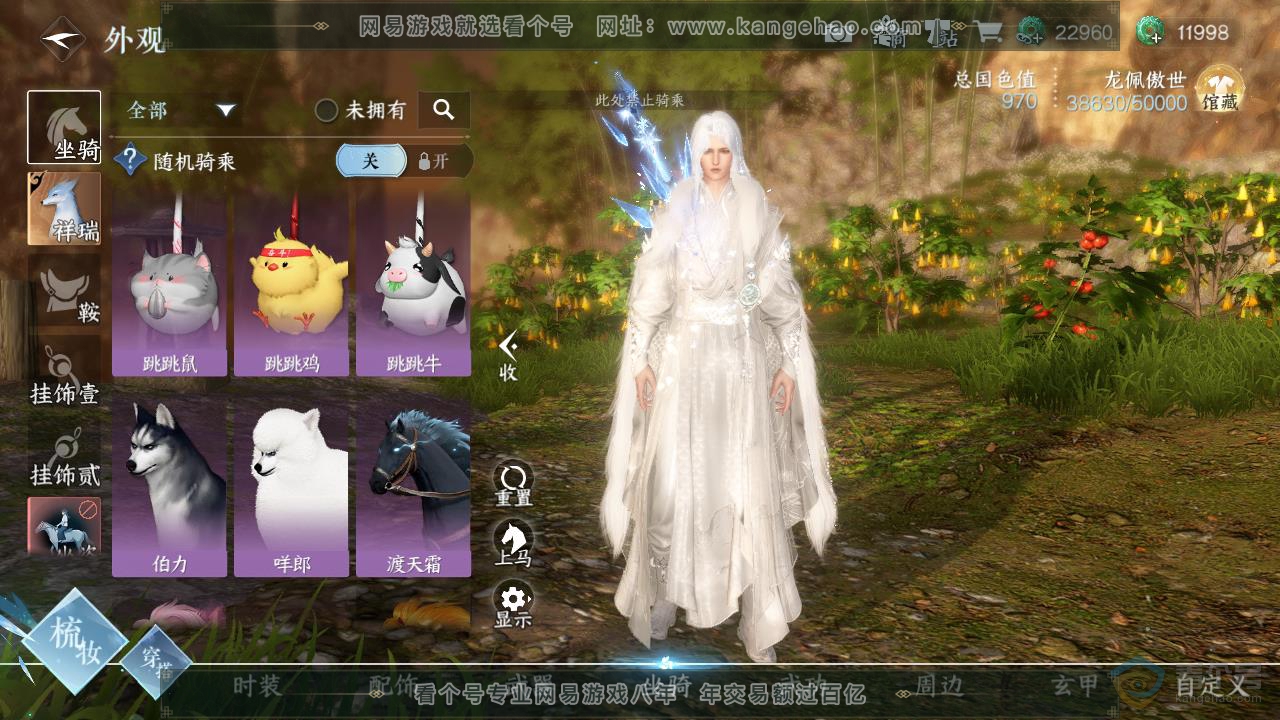1280x720 pixels.
Task: Click the magnifier search button
Action: tap(443, 110)
